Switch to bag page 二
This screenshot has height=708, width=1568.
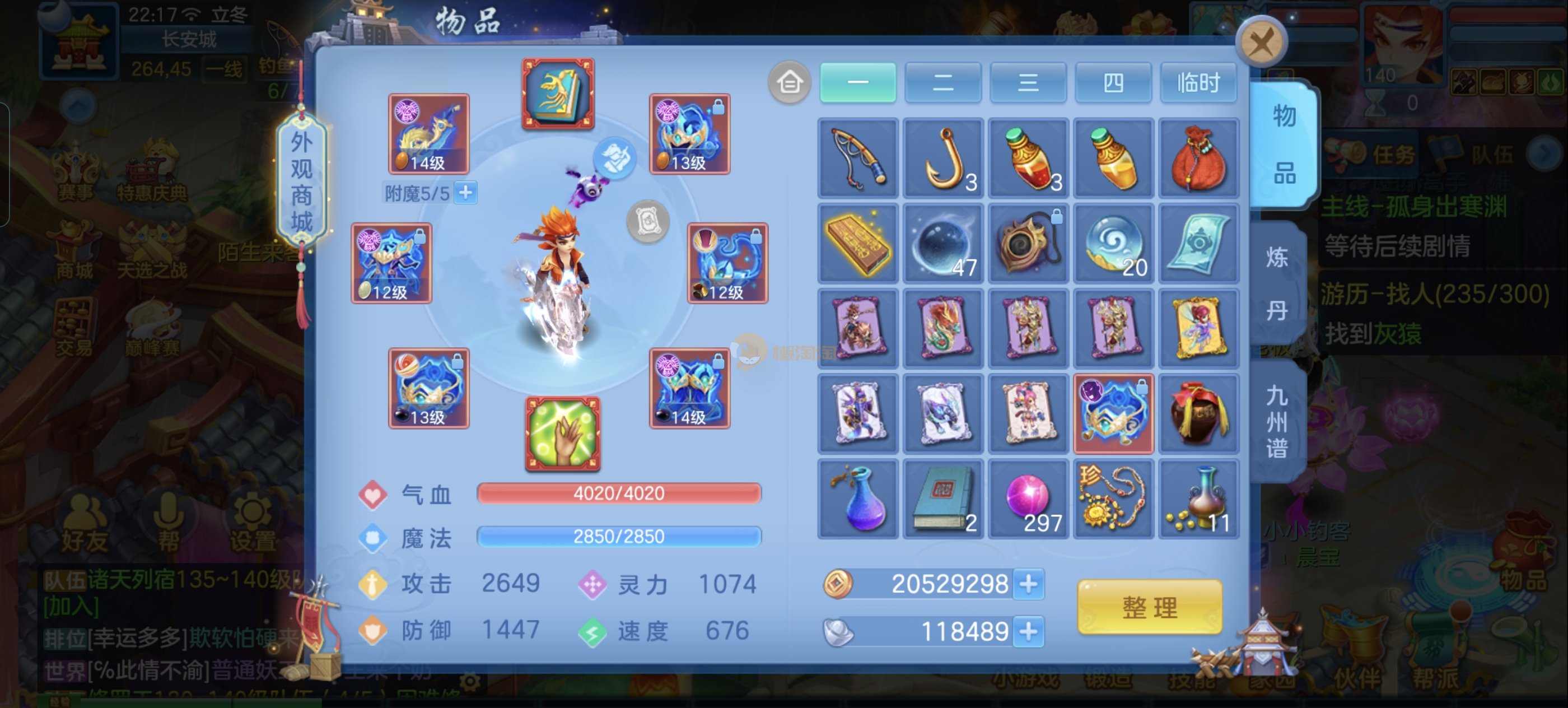(x=943, y=82)
